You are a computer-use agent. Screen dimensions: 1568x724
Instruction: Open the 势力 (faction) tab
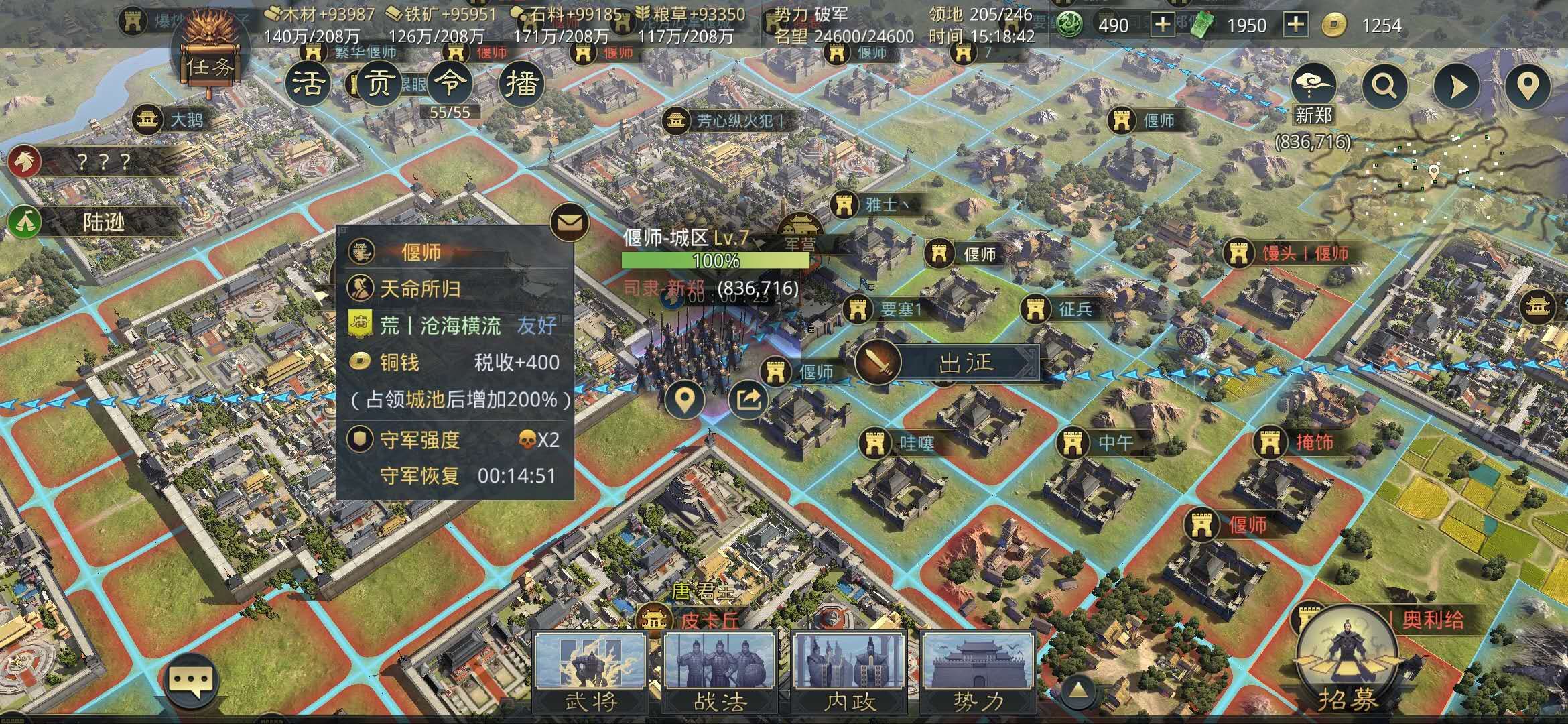(980, 670)
